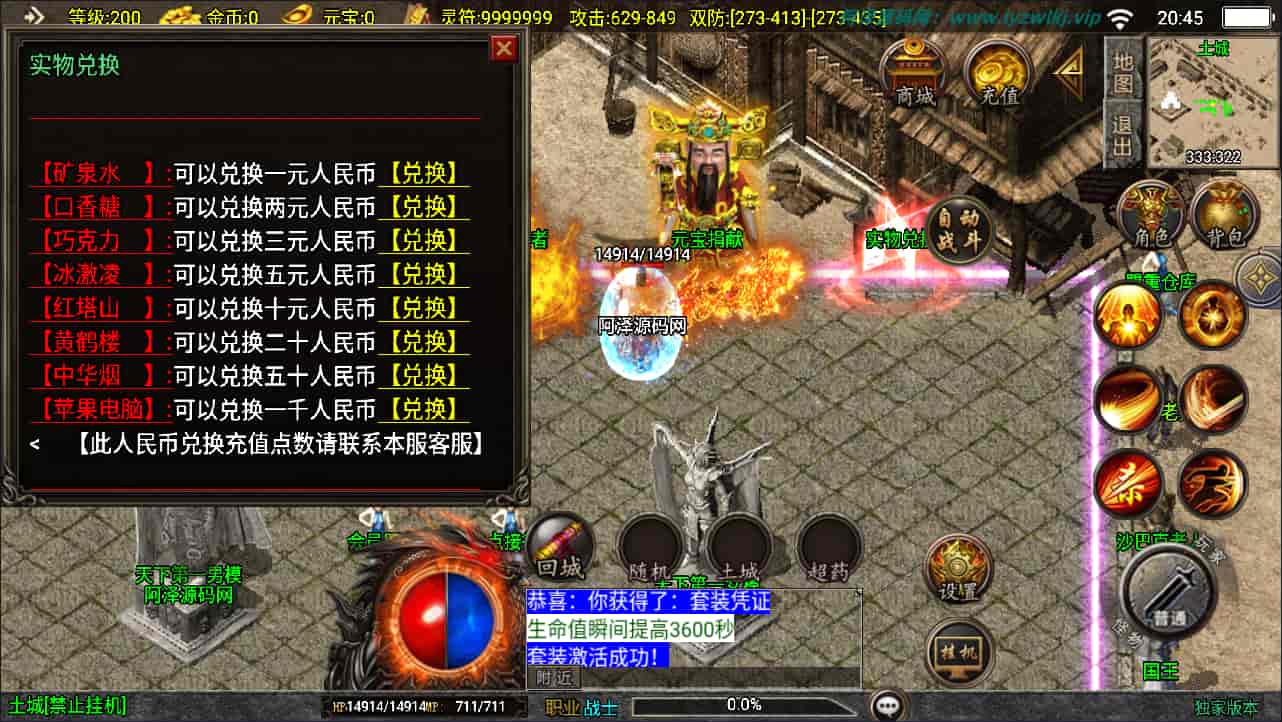Select 兑换 on the 黄鹤楼 row

(x=423, y=342)
